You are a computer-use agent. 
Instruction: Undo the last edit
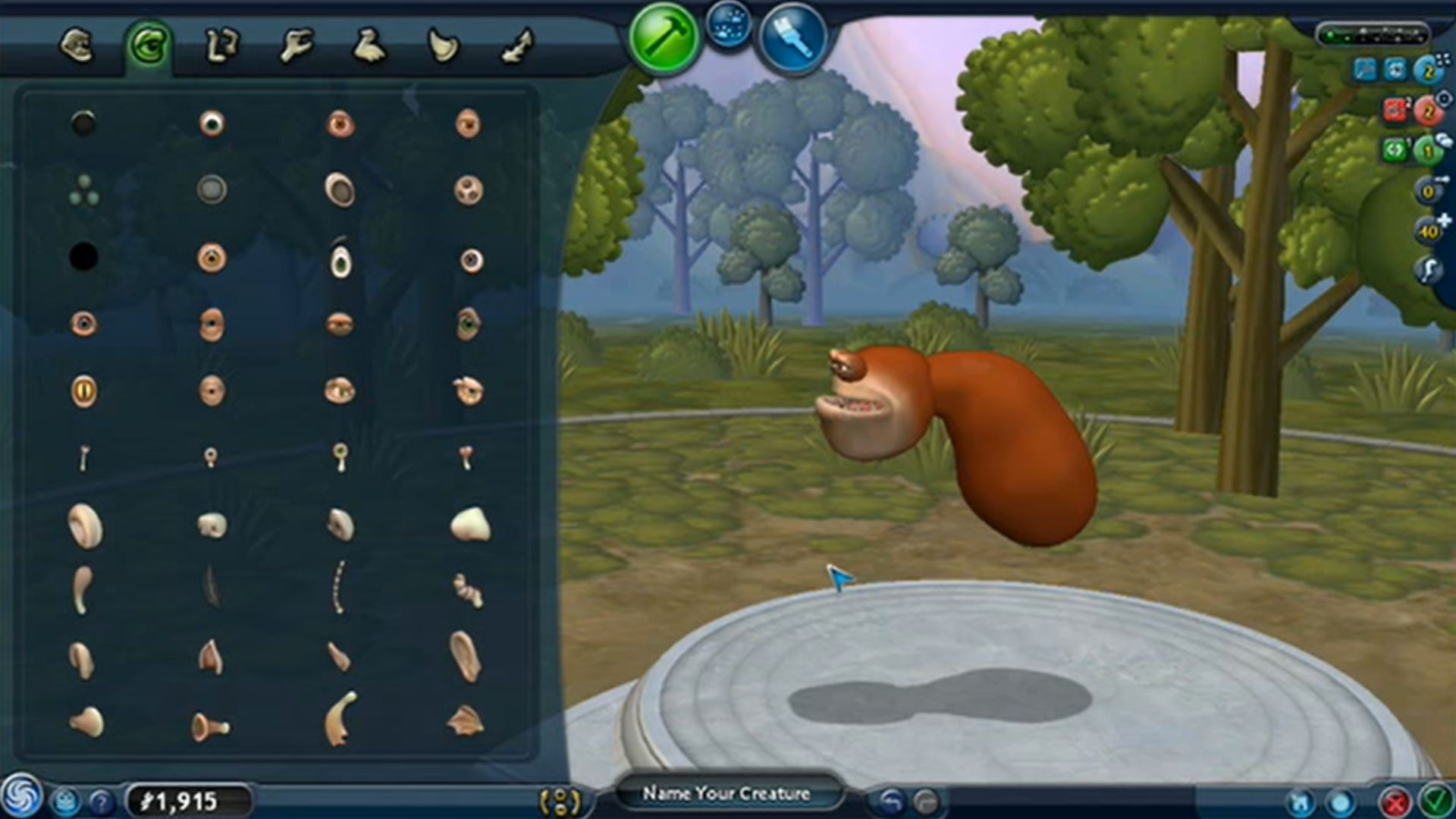(892, 801)
